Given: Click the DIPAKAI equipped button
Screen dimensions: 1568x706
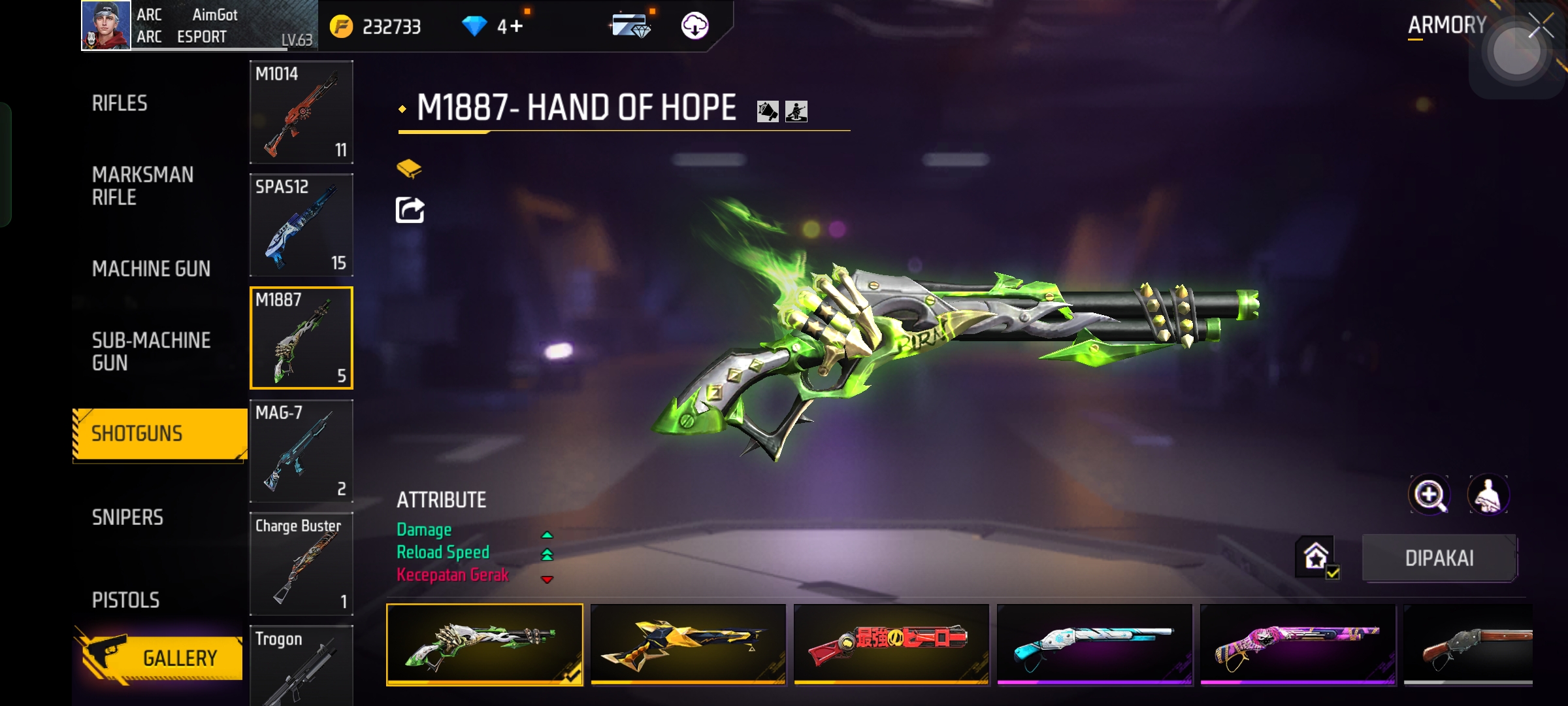Looking at the screenshot, I should 1439,558.
